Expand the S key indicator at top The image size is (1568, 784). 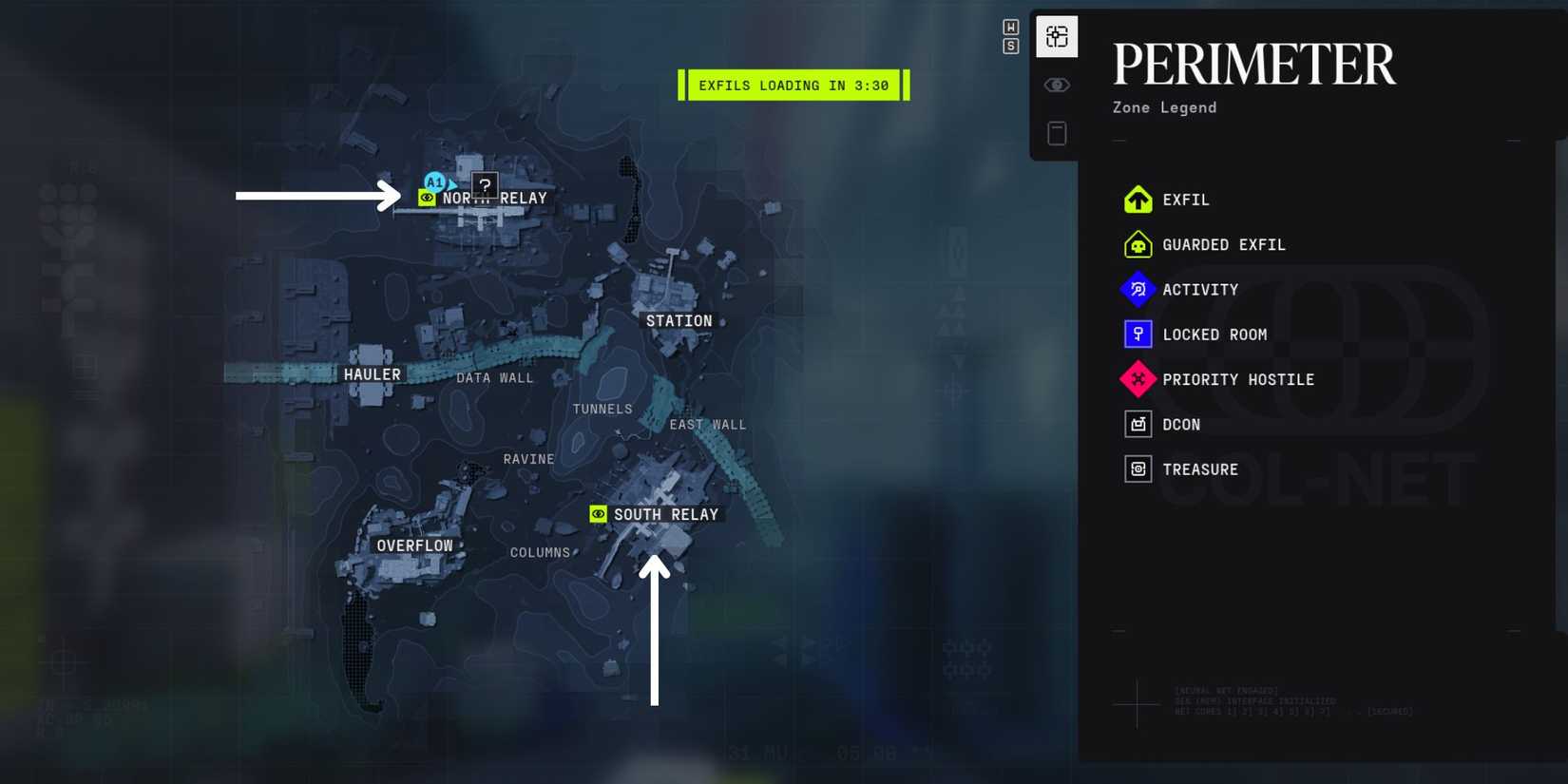pos(1009,45)
